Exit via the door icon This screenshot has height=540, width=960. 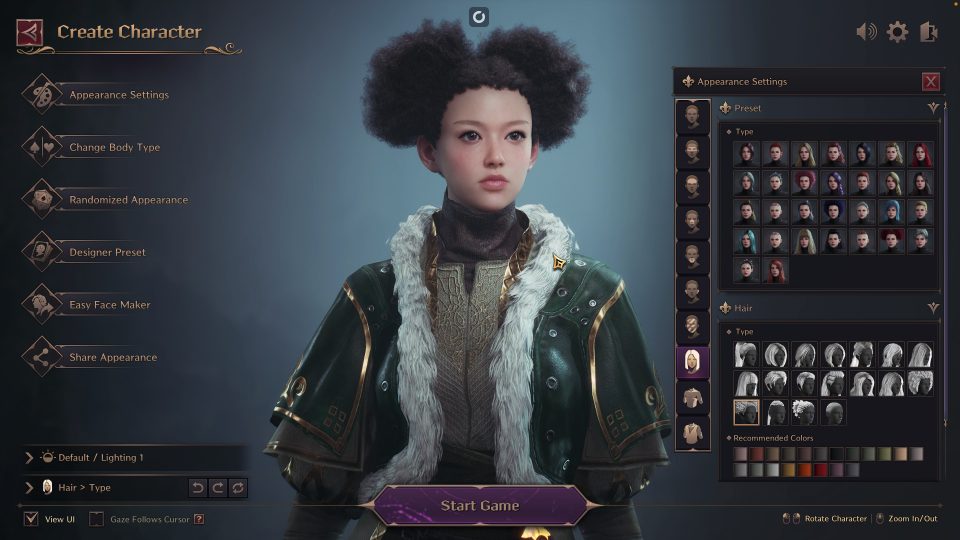(x=927, y=32)
